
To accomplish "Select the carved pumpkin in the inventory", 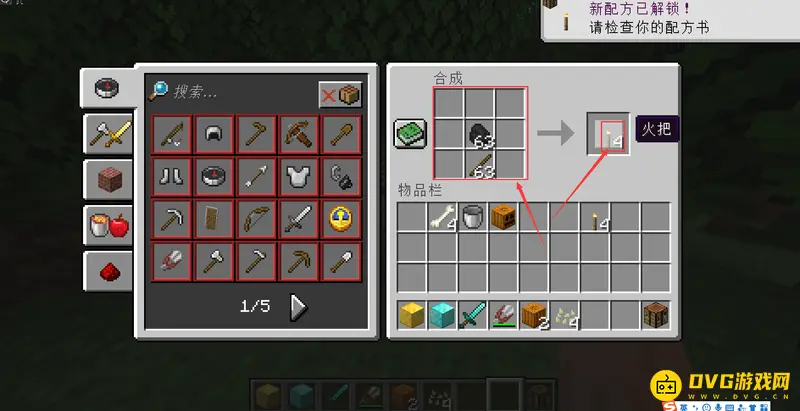I will coord(501,218).
